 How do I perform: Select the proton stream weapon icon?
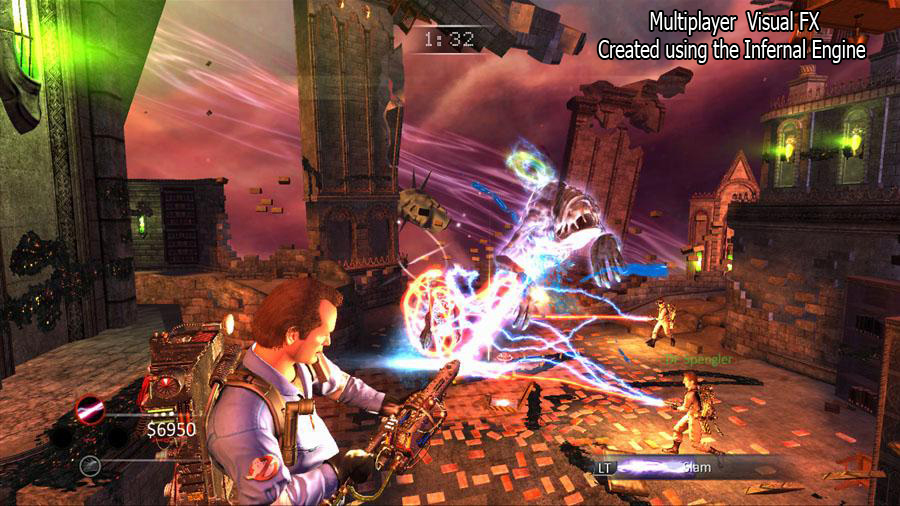tap(91, 407)
